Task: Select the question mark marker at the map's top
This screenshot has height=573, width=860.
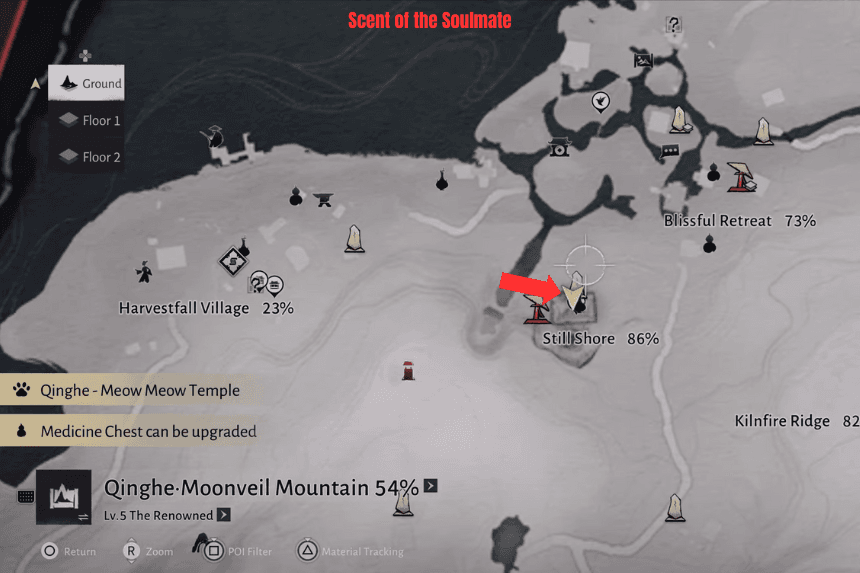Action: click(674, 25)
